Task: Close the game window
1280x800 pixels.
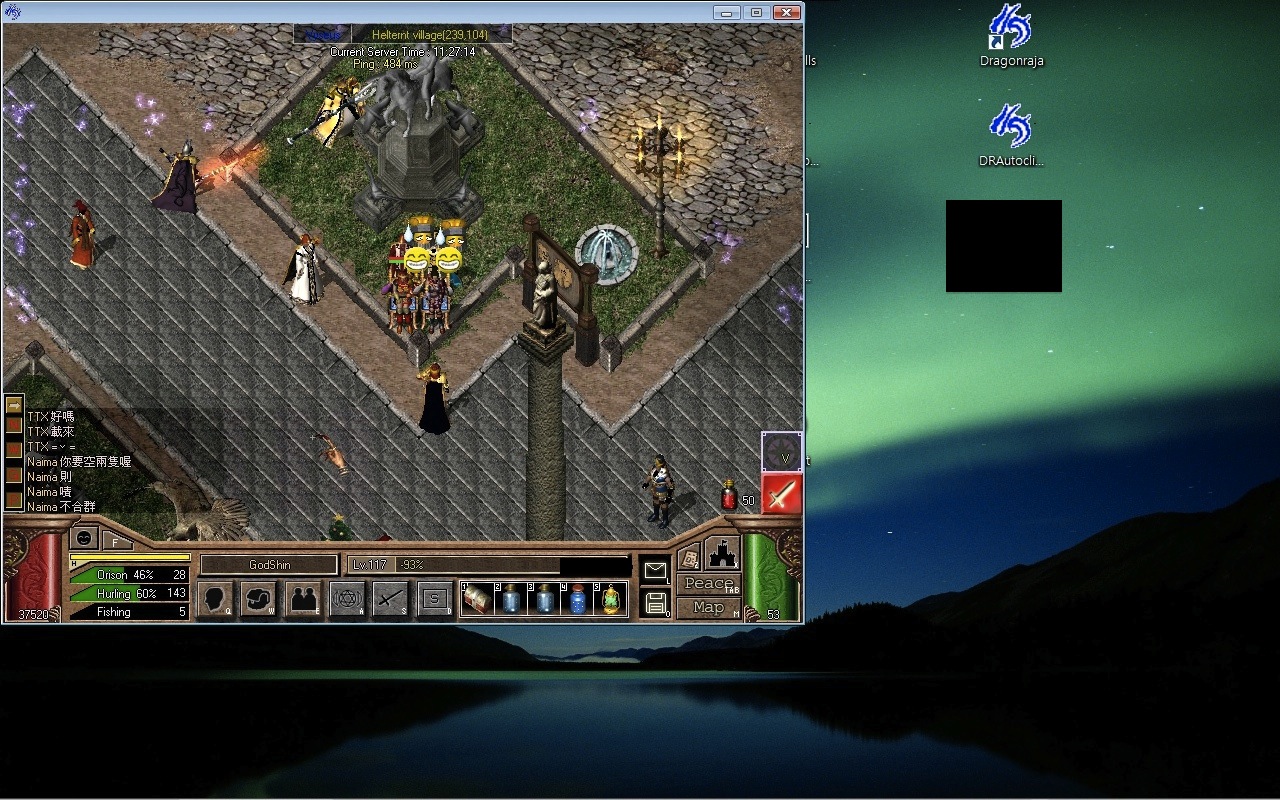Action: point(787,12)
